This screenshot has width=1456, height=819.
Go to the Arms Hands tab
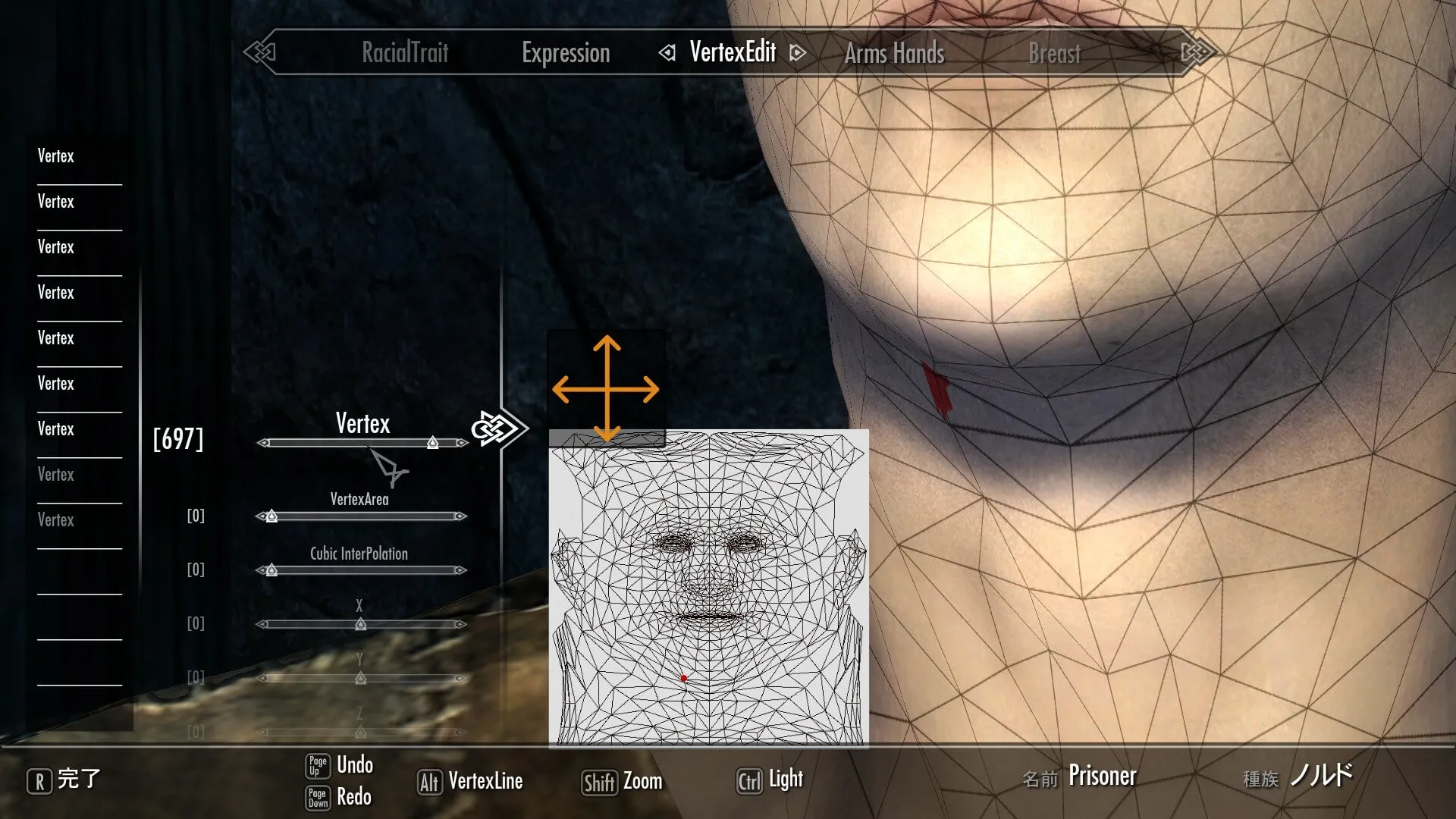click(x=894, y=54)
